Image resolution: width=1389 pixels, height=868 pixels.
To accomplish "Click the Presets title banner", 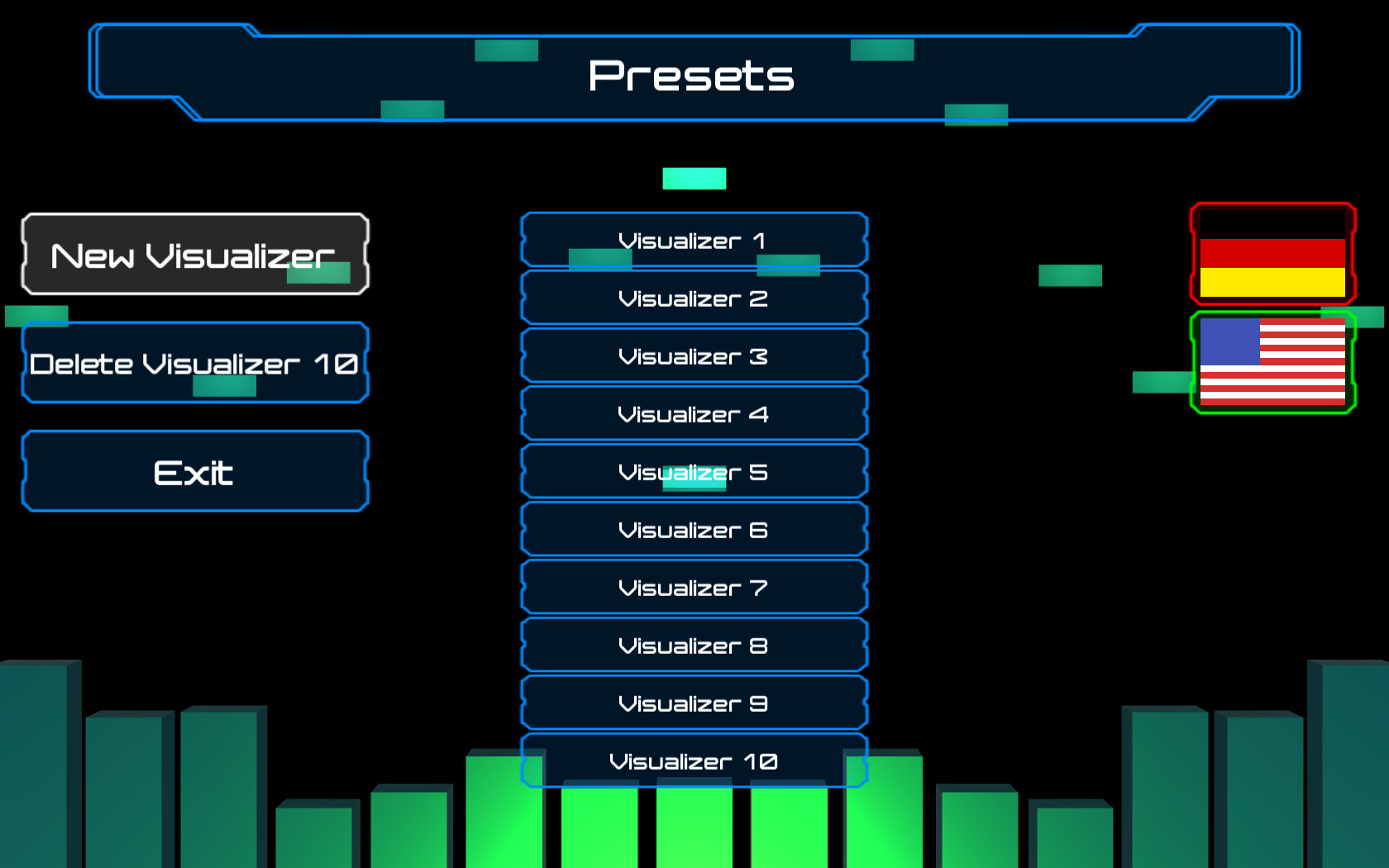I will 694,75.
